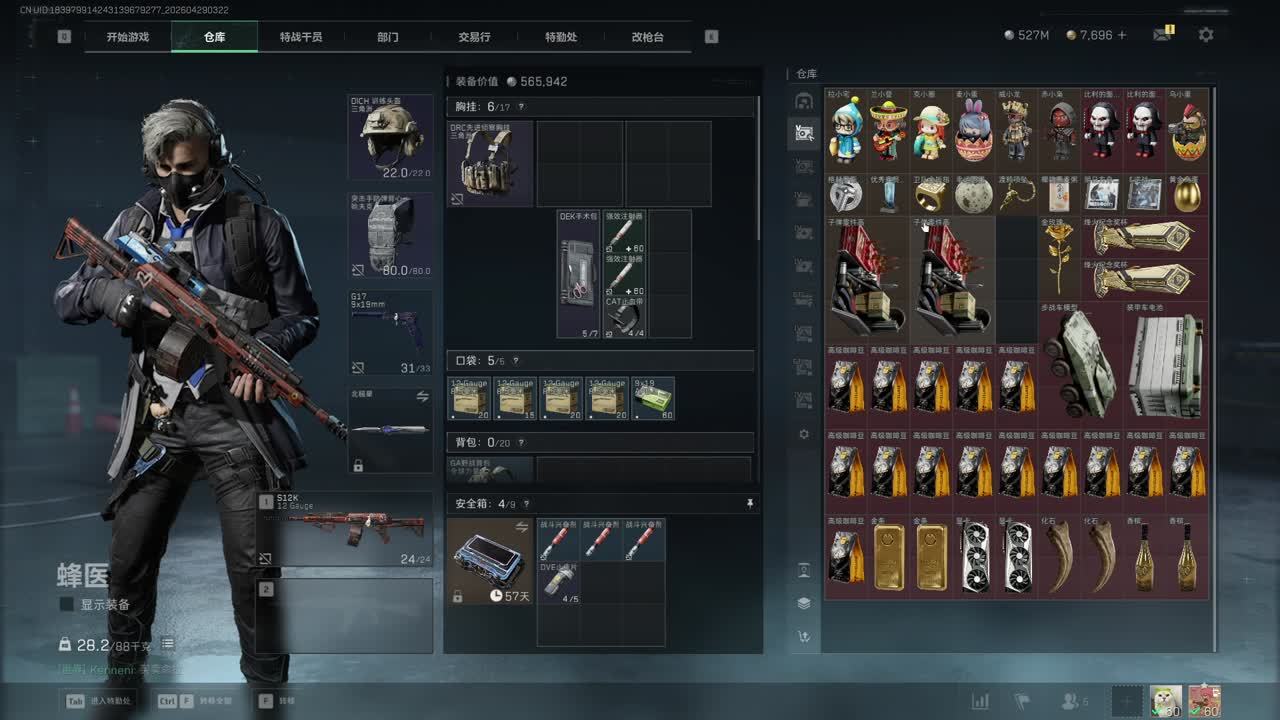Select the golden egg item in storage

point(1187,194)
